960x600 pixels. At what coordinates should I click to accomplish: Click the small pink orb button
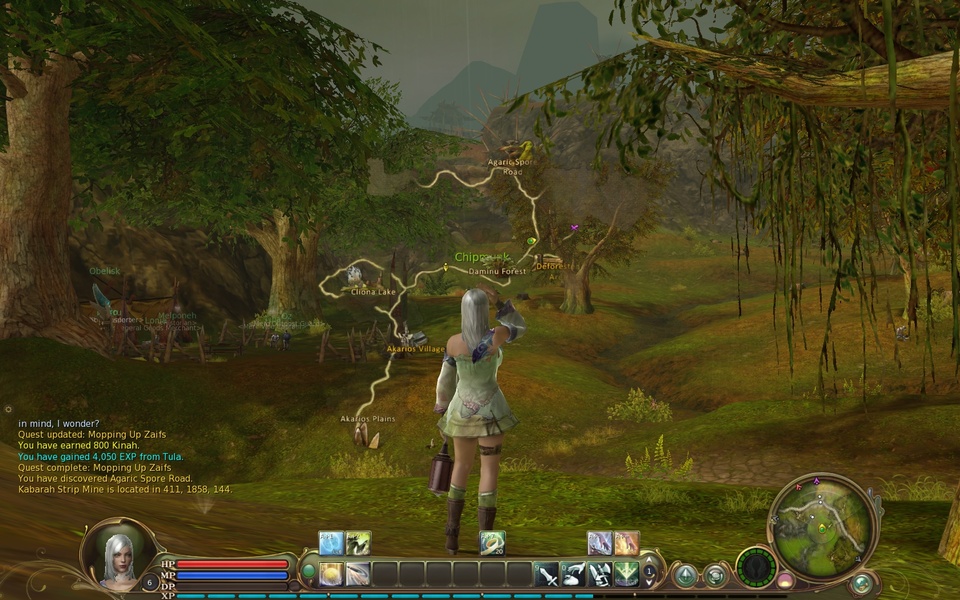[785, 580]
